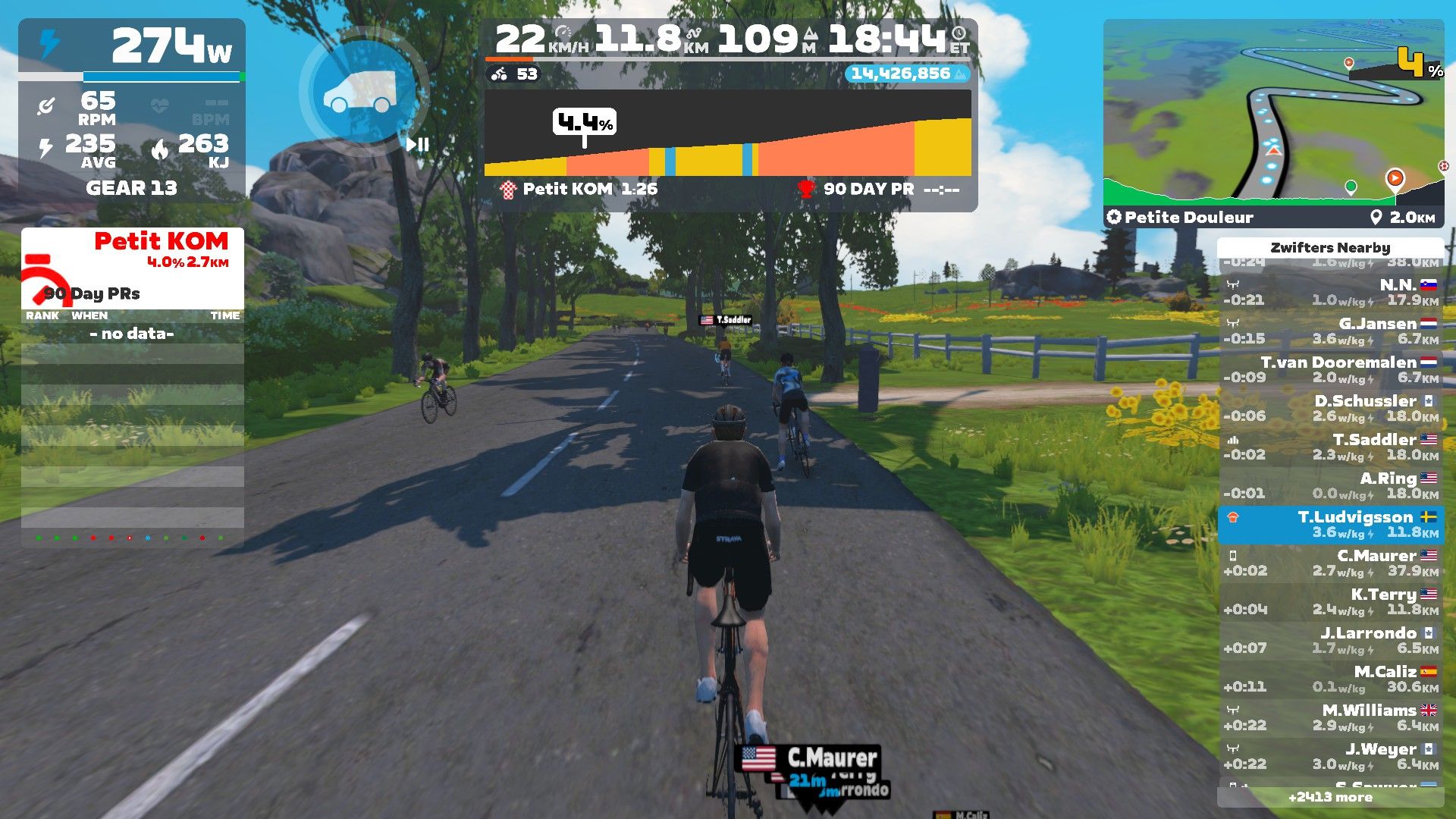Pick J.Larrondo in the rider list
This screenshot has width=1456, height=819.
point(1331,640)
